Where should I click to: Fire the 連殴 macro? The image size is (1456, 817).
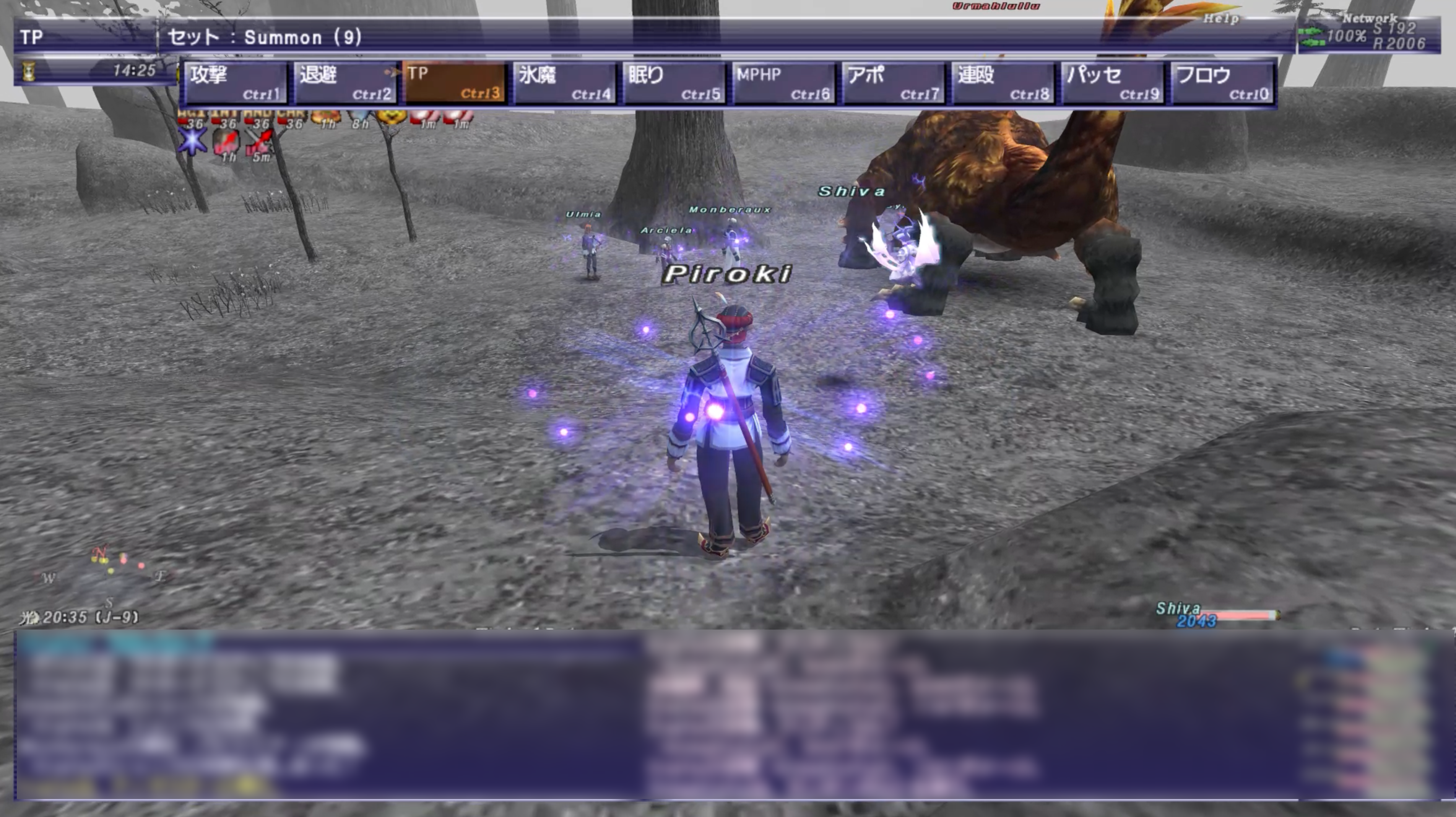coord(1003,83)
